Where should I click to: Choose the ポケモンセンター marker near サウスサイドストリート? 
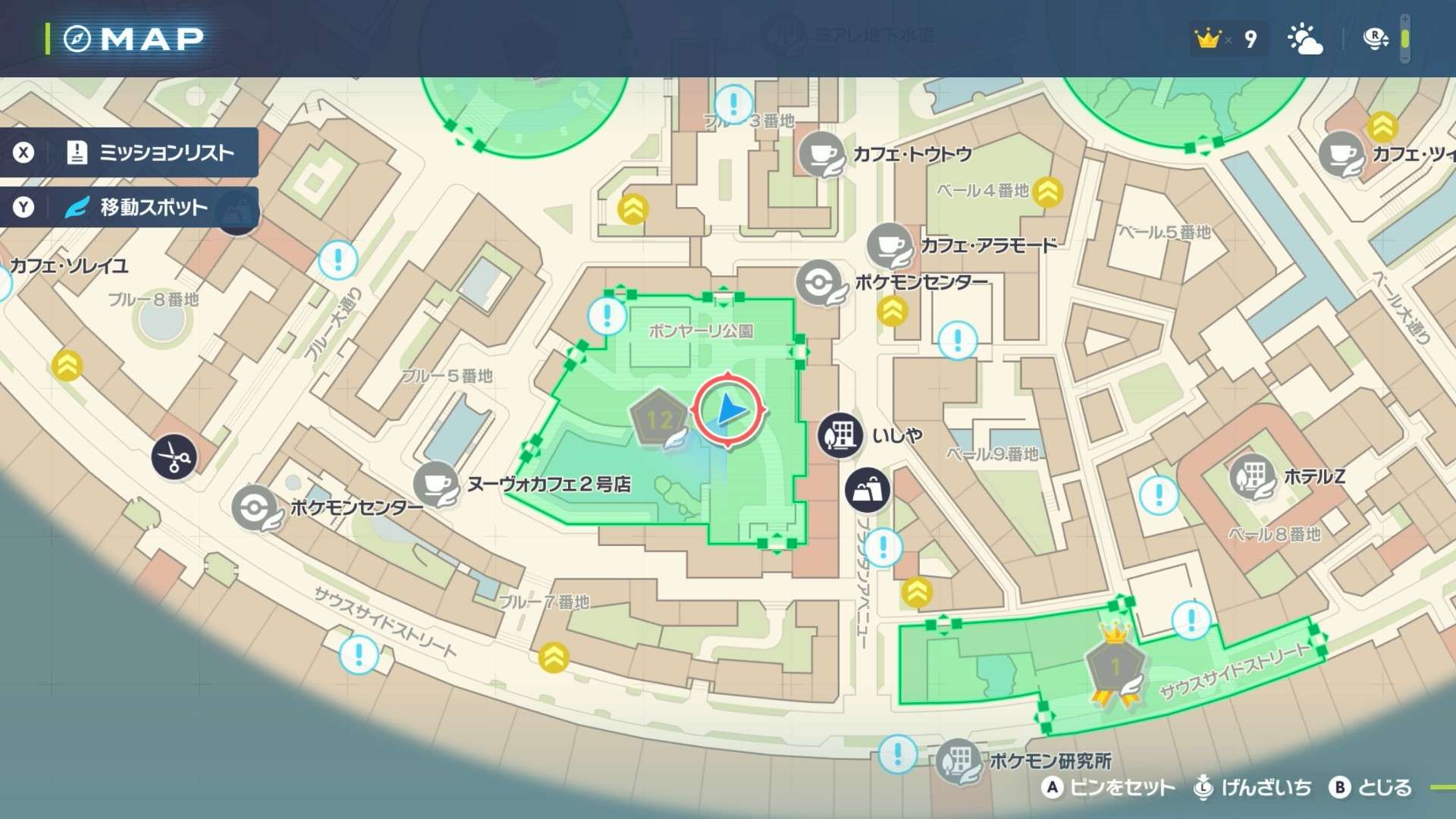pos(255,507)
